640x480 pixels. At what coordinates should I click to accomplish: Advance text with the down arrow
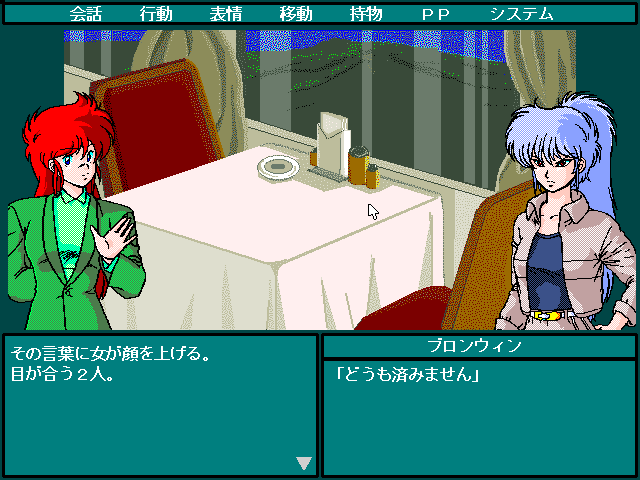[x=304, y=463]
